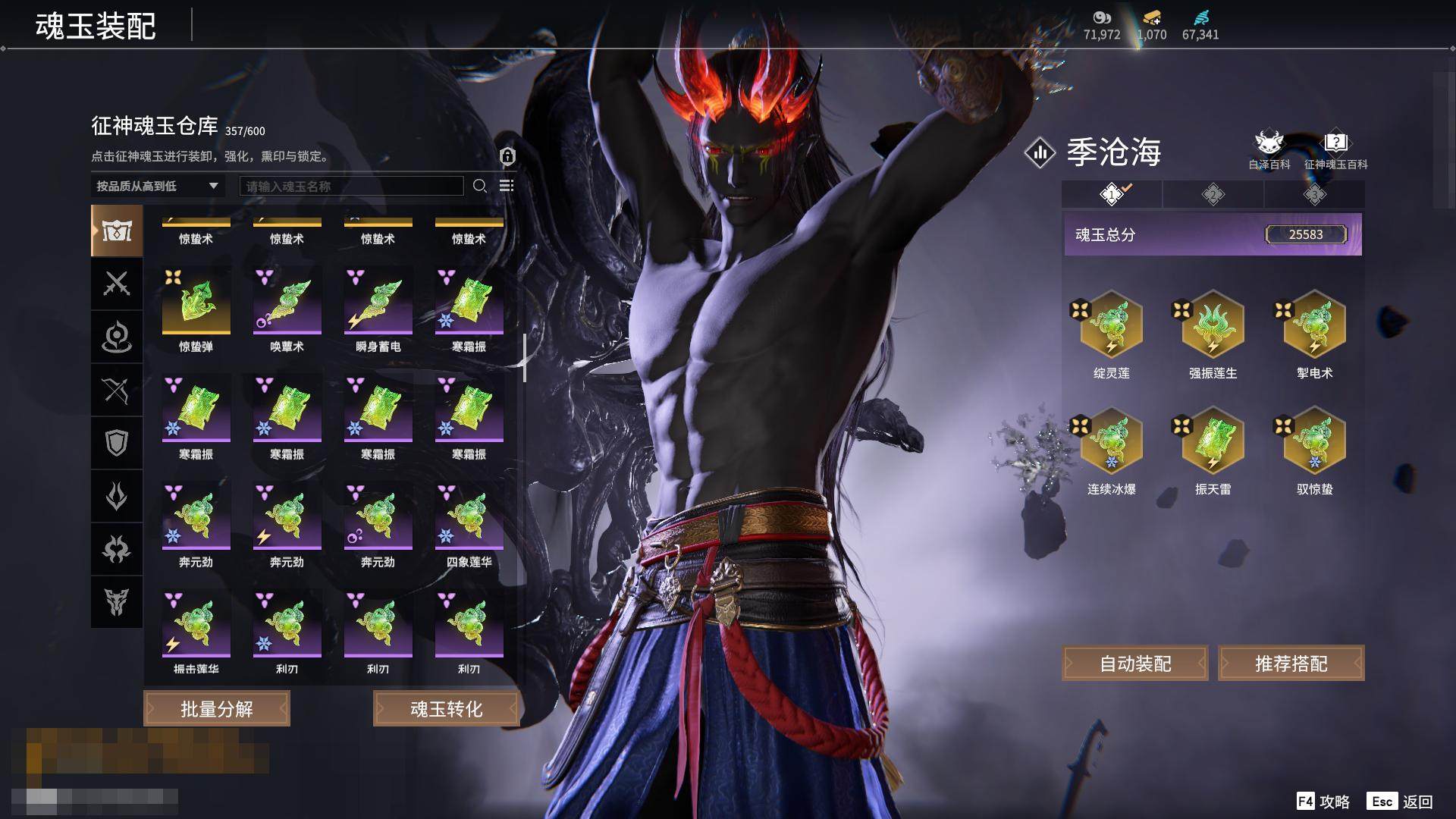The width and height of the screenshot is (1456, 819).
Task: Open 征神魂玉百科 jade encyclopedia
Action: tap(1335, 150)
